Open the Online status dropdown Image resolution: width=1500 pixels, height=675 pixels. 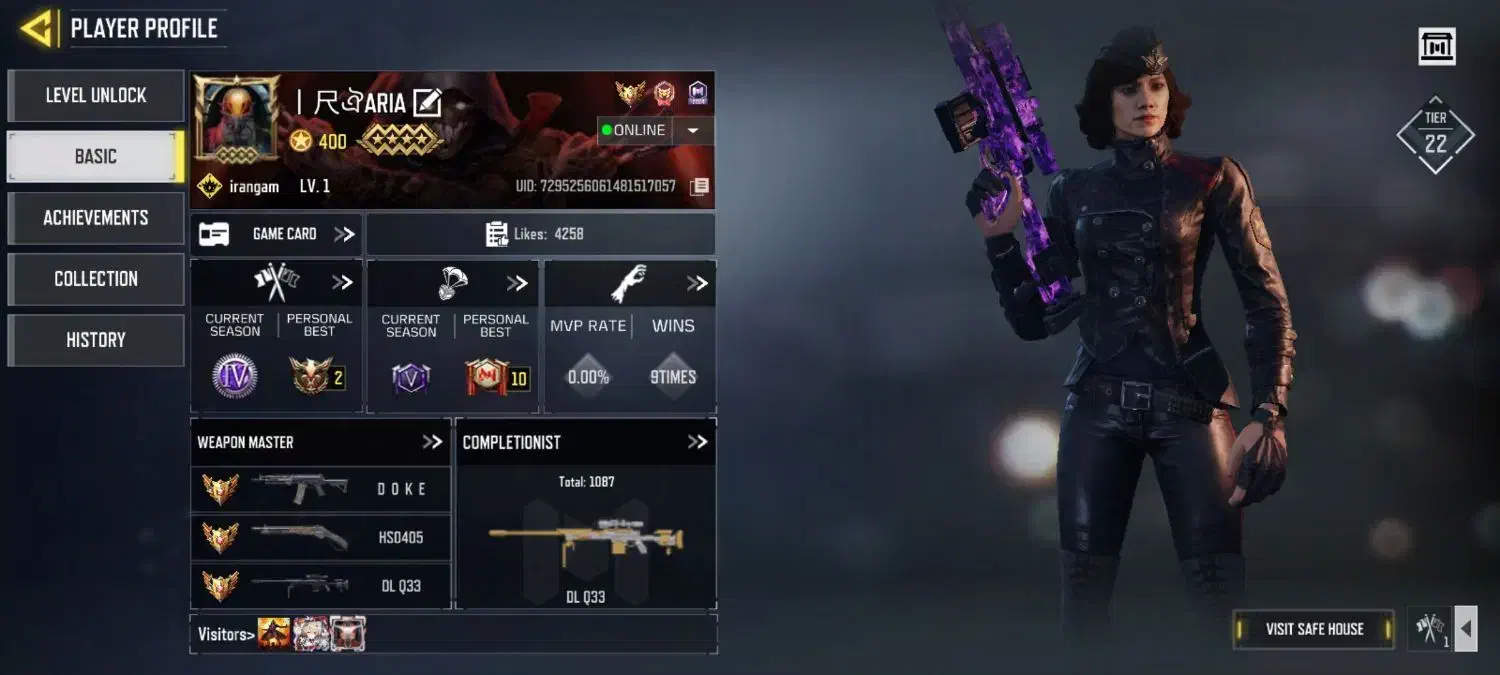point(692,131)
